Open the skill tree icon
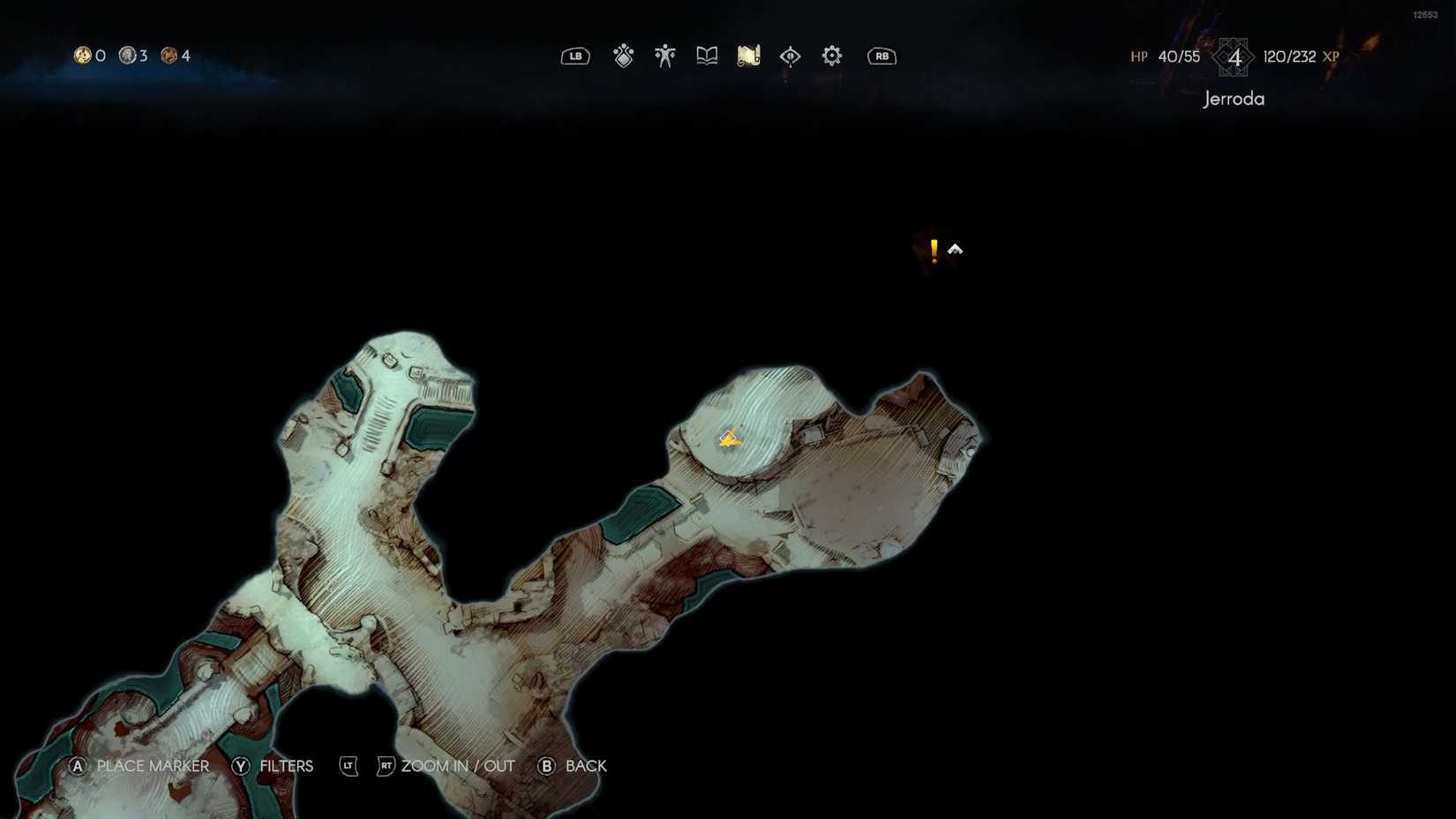Image resolution: width=1456 pixels, height=819 pixels. pyautogui.click(x=623, y=56)
